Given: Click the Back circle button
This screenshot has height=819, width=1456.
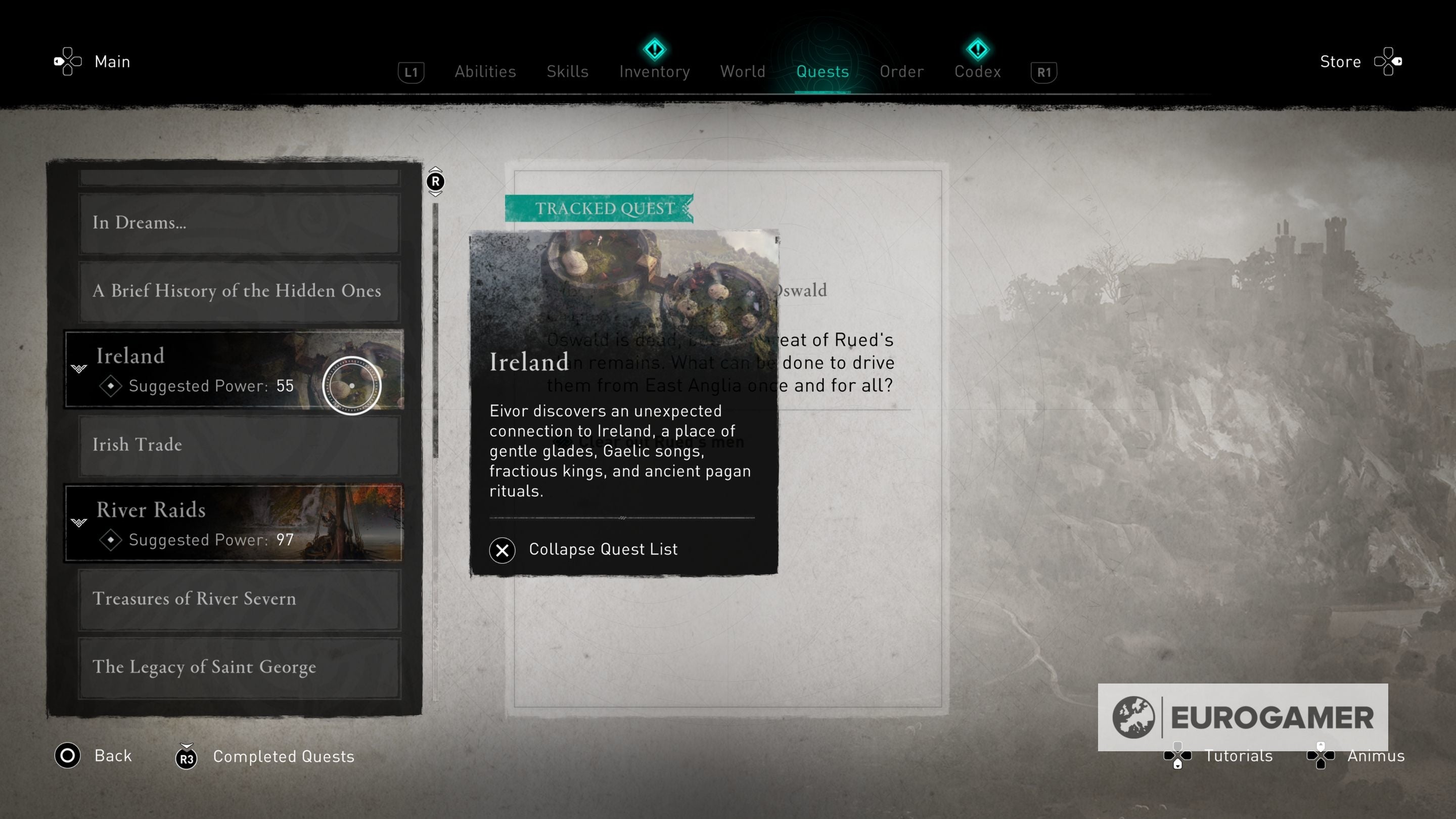Looking at the screenshot, I should pos(67,756).
